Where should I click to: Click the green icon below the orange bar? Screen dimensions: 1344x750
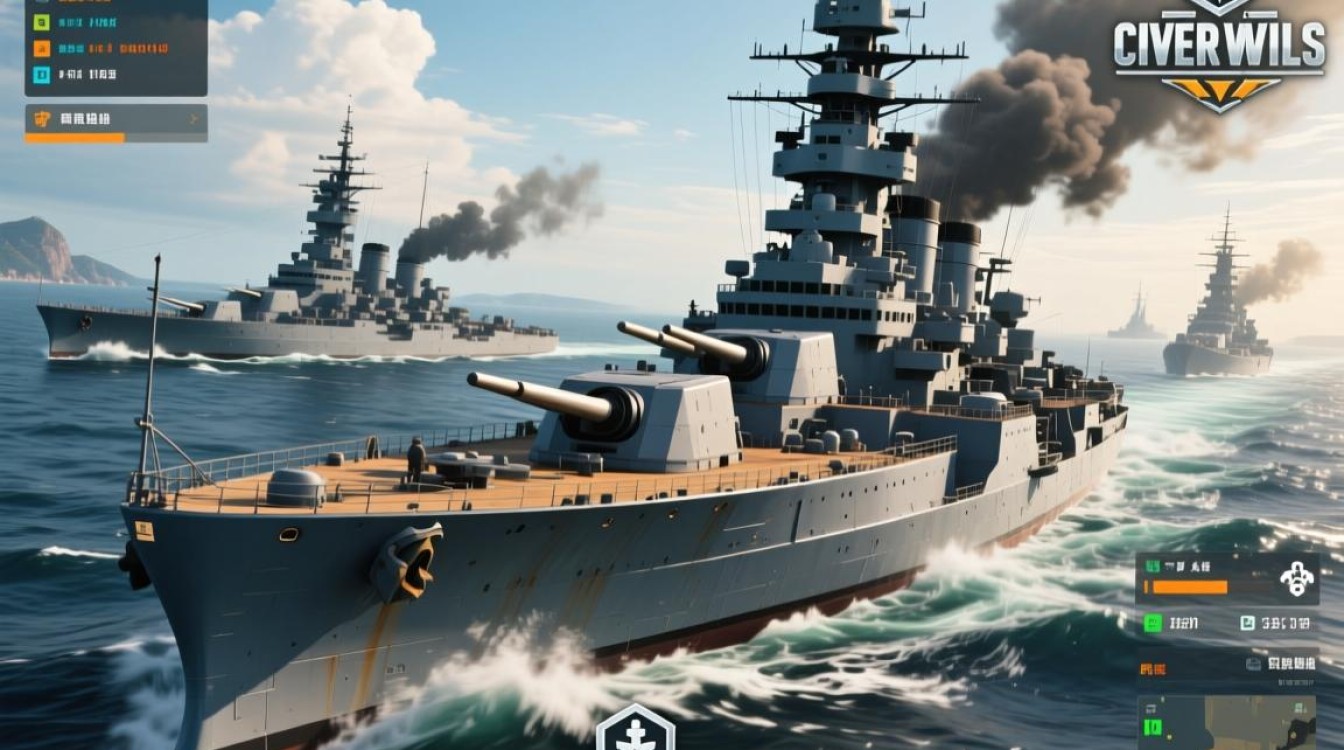click(x=1154, y=623)
